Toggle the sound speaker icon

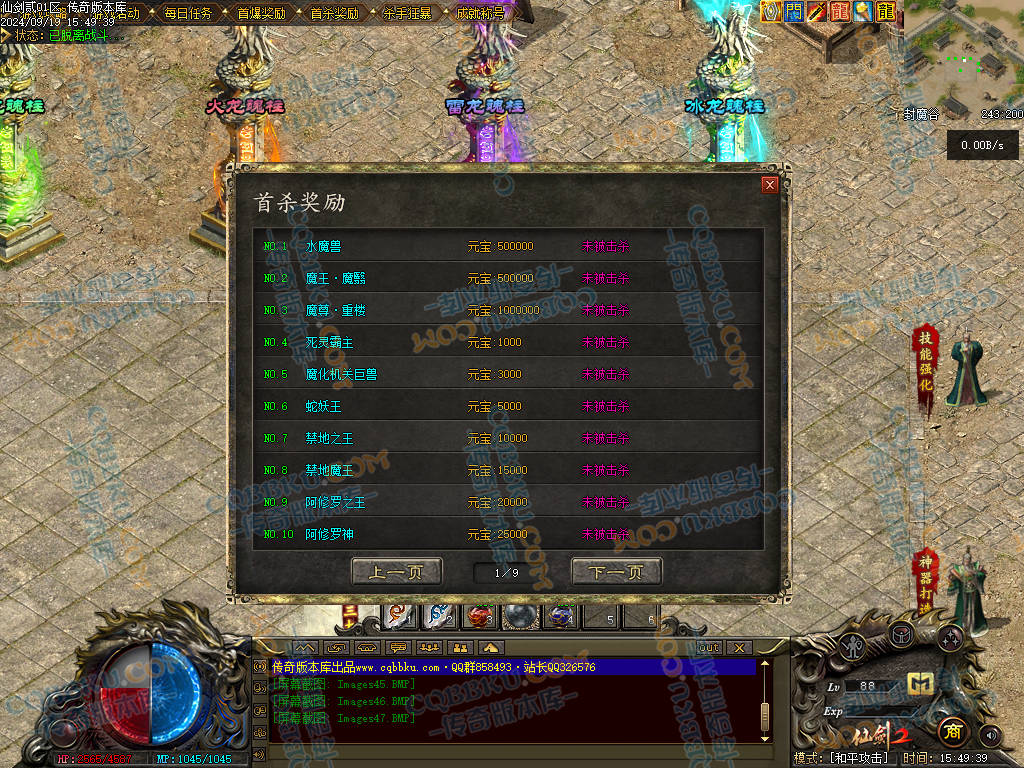(990, 736)
